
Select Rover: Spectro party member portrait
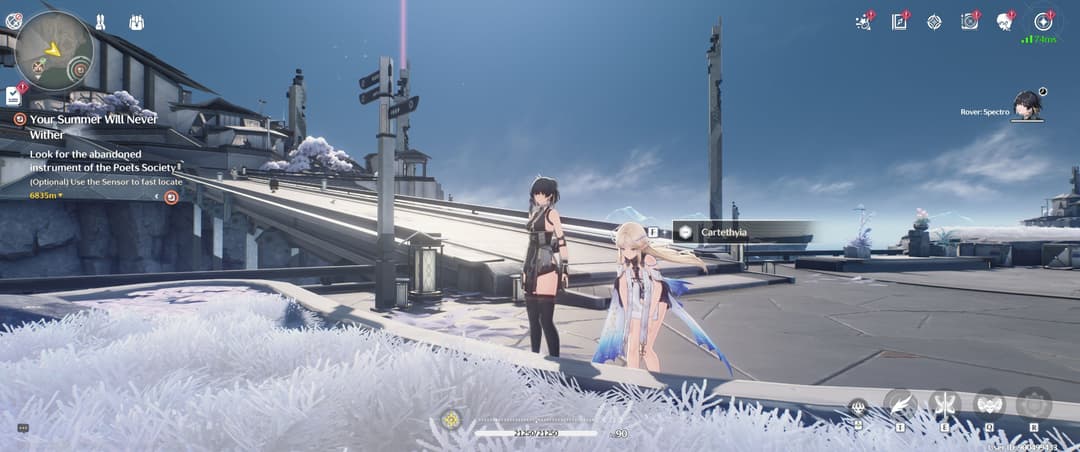click(1026, 103)
